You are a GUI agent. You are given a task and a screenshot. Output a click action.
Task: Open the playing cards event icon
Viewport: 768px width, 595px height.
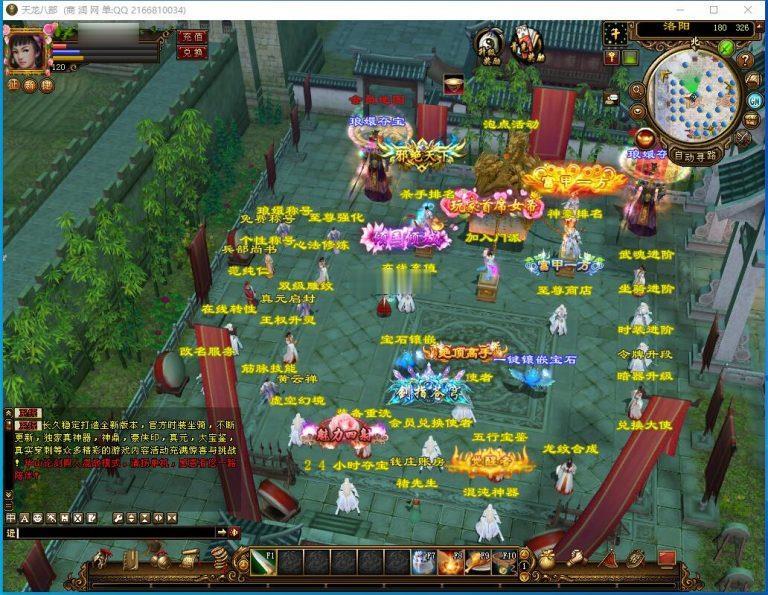(526, 43)
